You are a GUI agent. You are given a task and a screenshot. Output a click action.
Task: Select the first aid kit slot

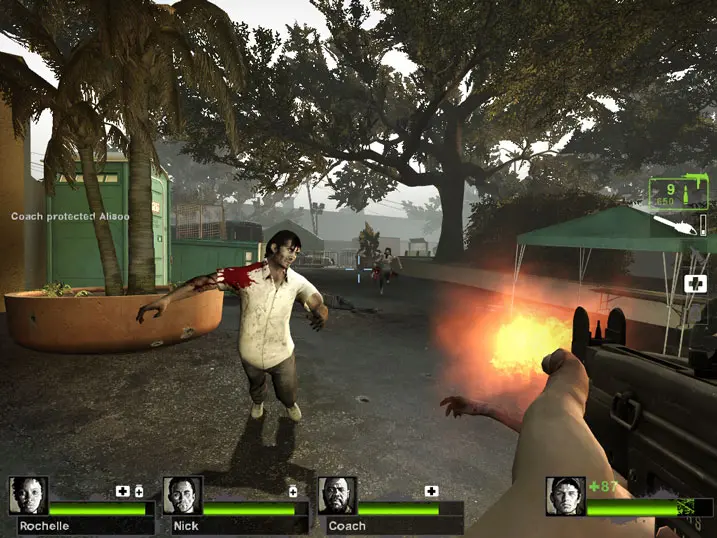click(x=695, y=284)
